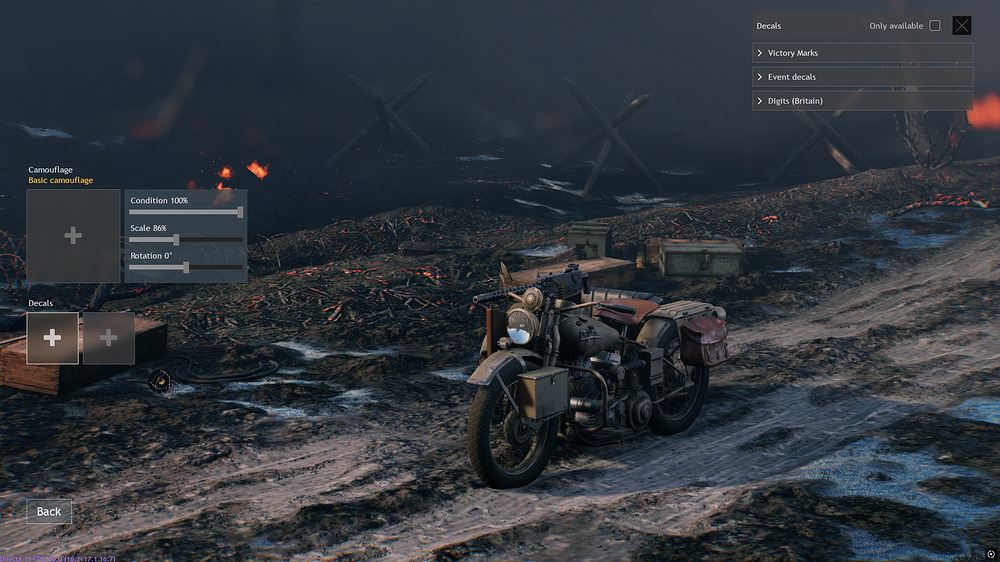Set the Rotation slider
Screen dimensions: 1000x562
coord(186,267)
